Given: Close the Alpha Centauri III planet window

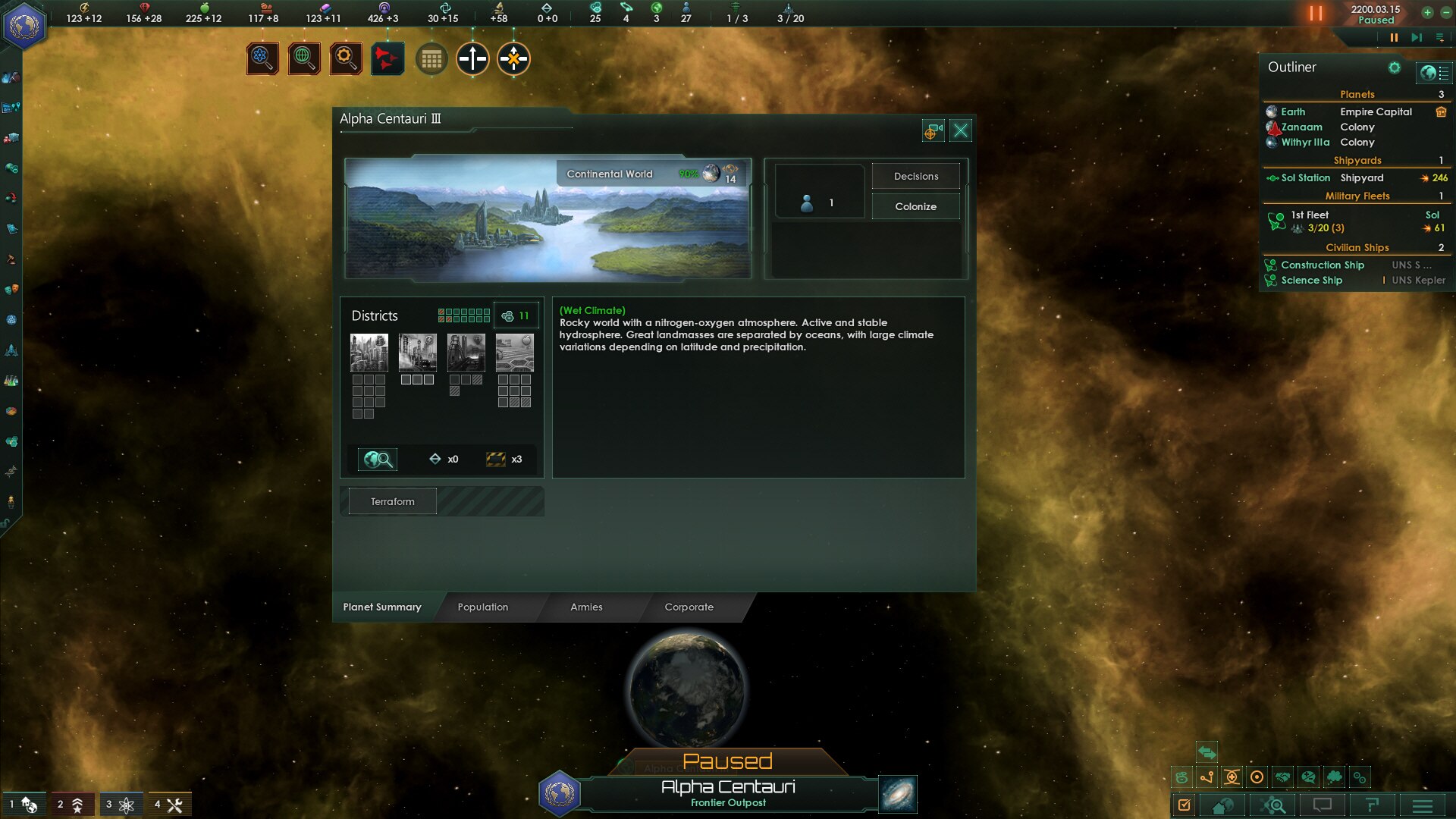Looking at the screenshot, I should (961, 130).
